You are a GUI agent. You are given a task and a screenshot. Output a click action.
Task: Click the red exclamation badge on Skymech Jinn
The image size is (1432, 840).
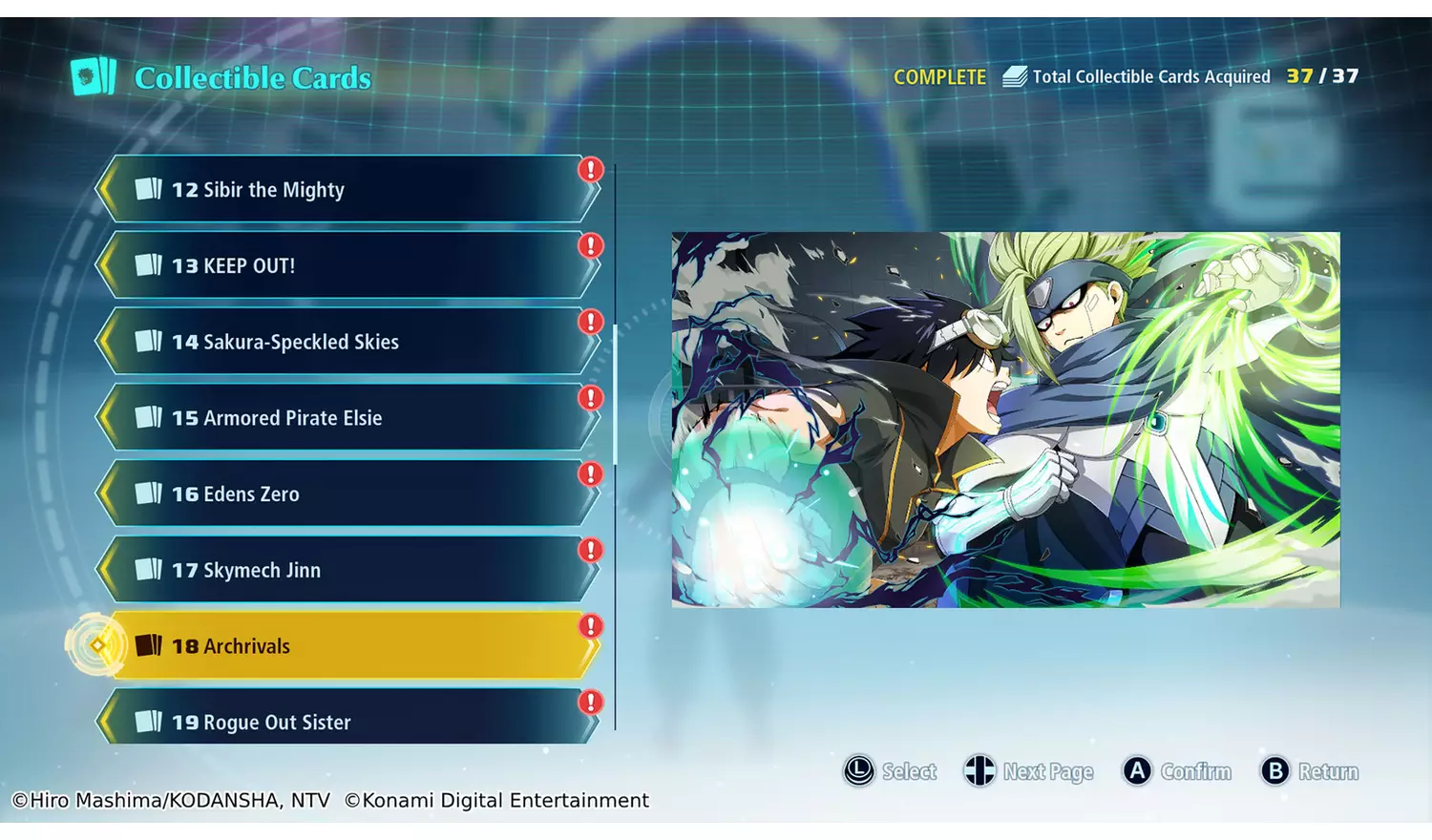coord(591,550)
